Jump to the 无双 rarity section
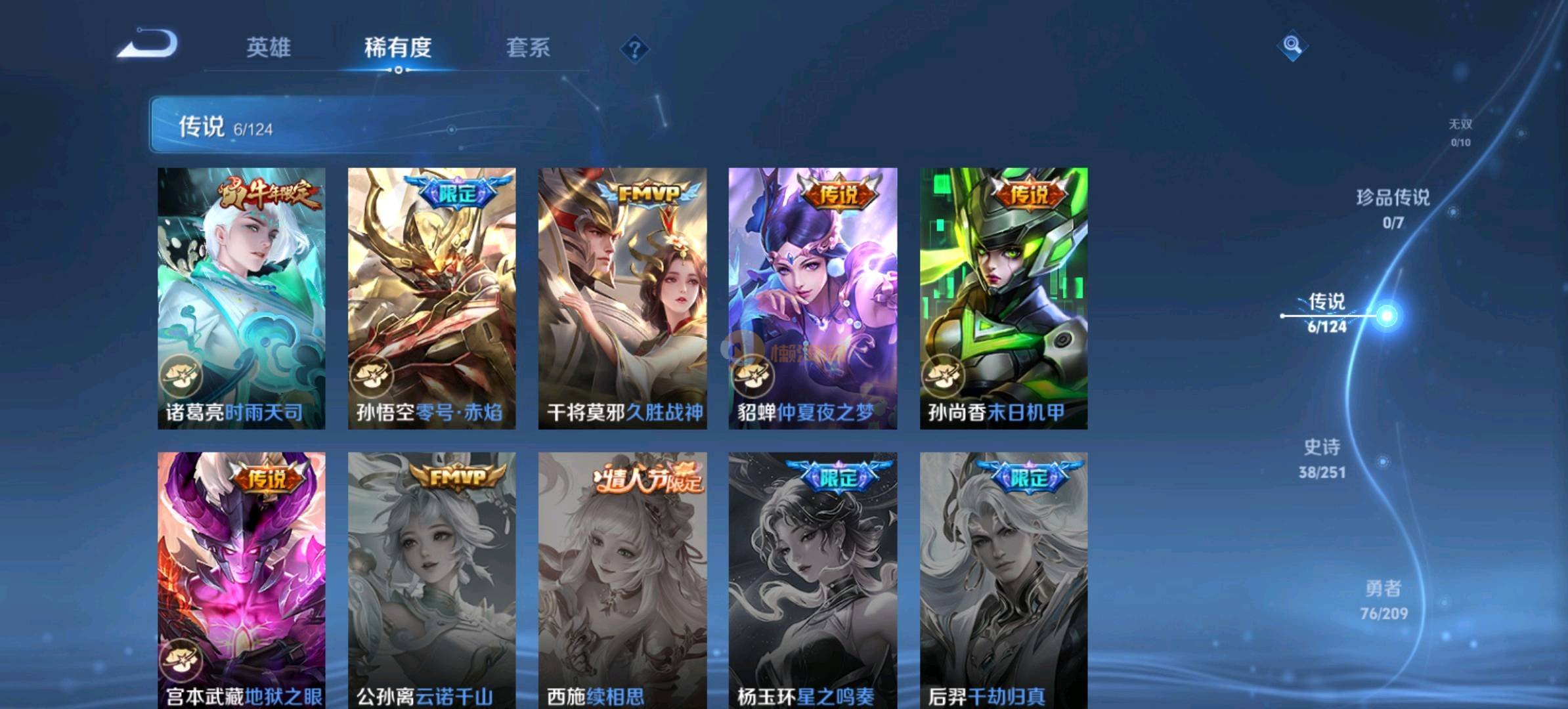The image size is (1568, 709). [x=1460, y=132]
